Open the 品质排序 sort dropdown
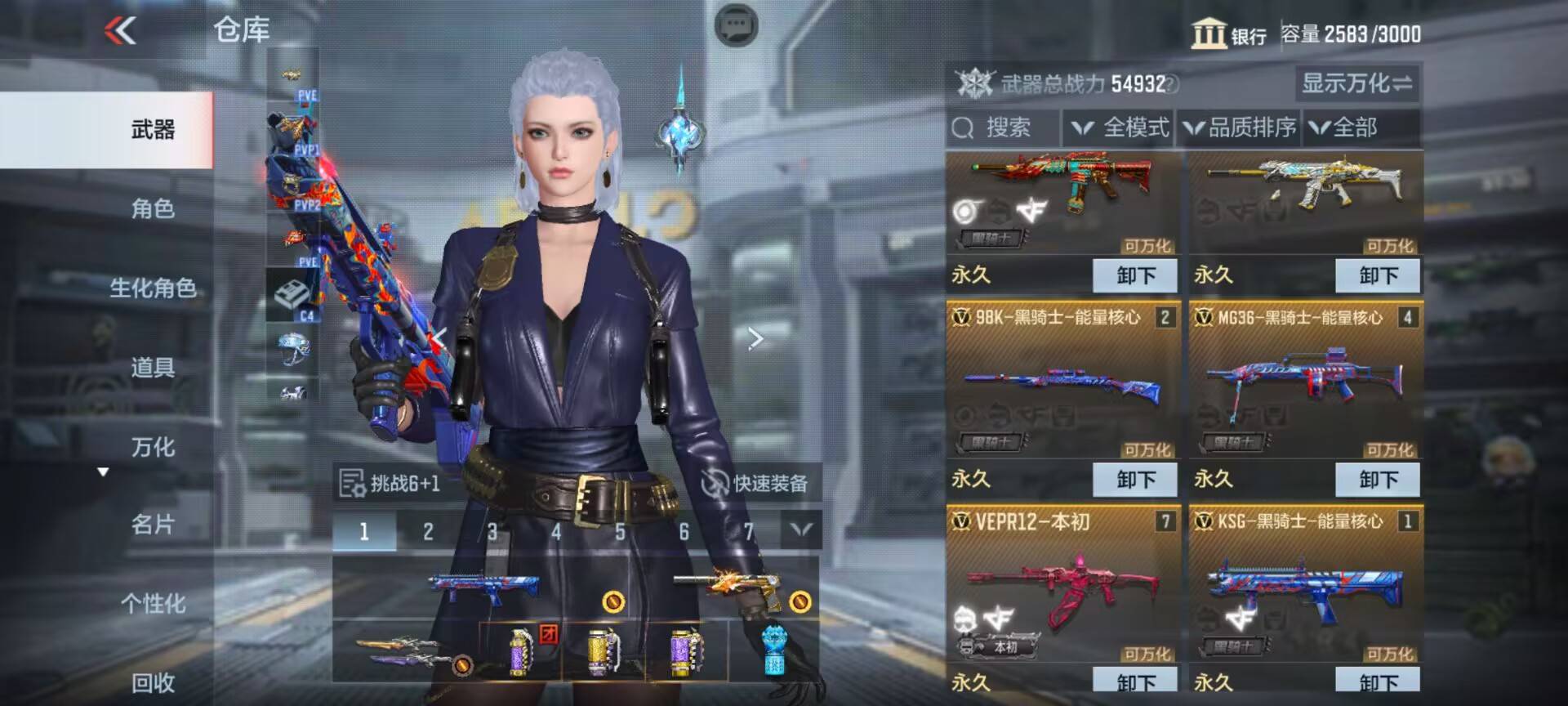Screen dimensions: 1568x706 point(1239,128)
